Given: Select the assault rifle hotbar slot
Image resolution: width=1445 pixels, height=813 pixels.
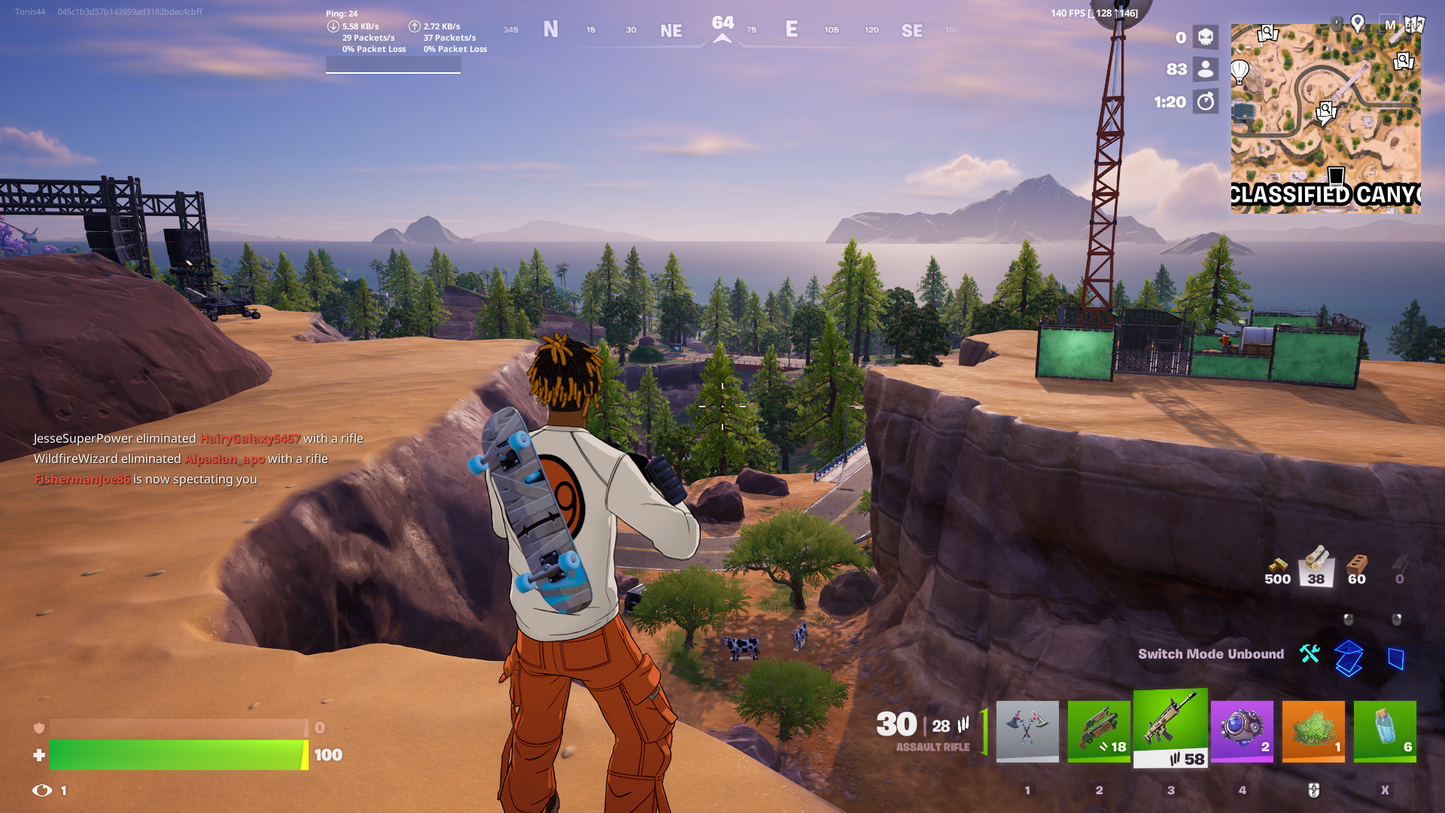Looking at the screenshot, I should tap(1170, 728).
